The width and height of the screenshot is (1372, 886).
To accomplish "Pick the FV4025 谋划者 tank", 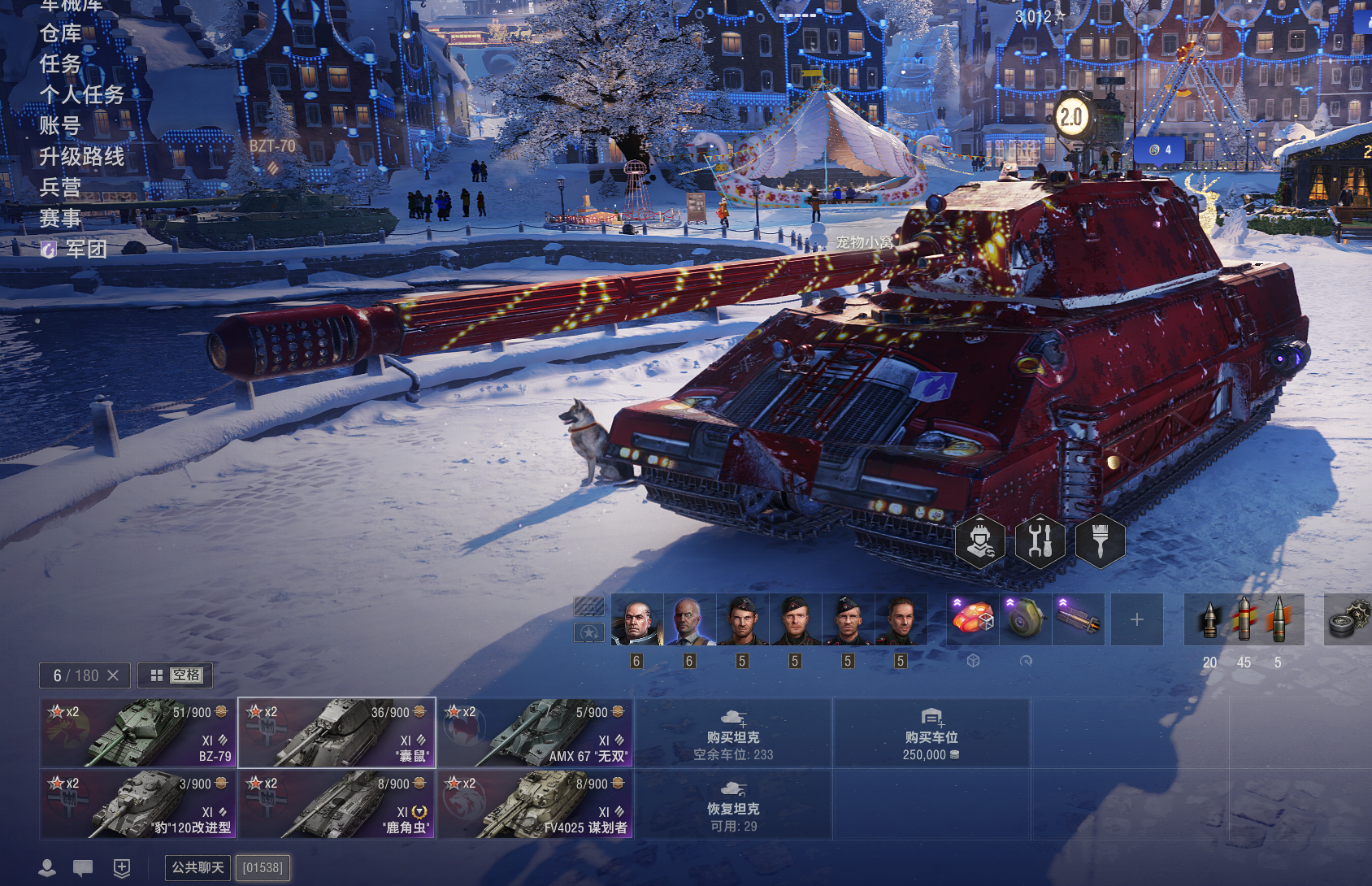I will (x=536, y=805).
